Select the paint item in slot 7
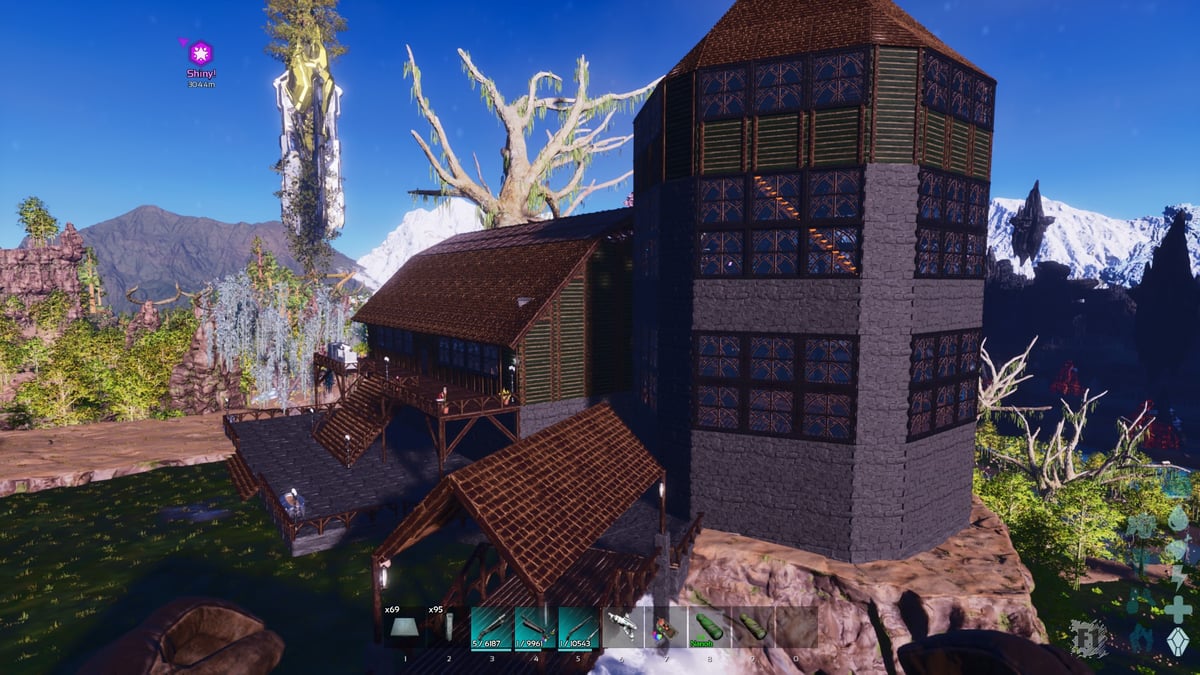 click(x=665, y=627)
